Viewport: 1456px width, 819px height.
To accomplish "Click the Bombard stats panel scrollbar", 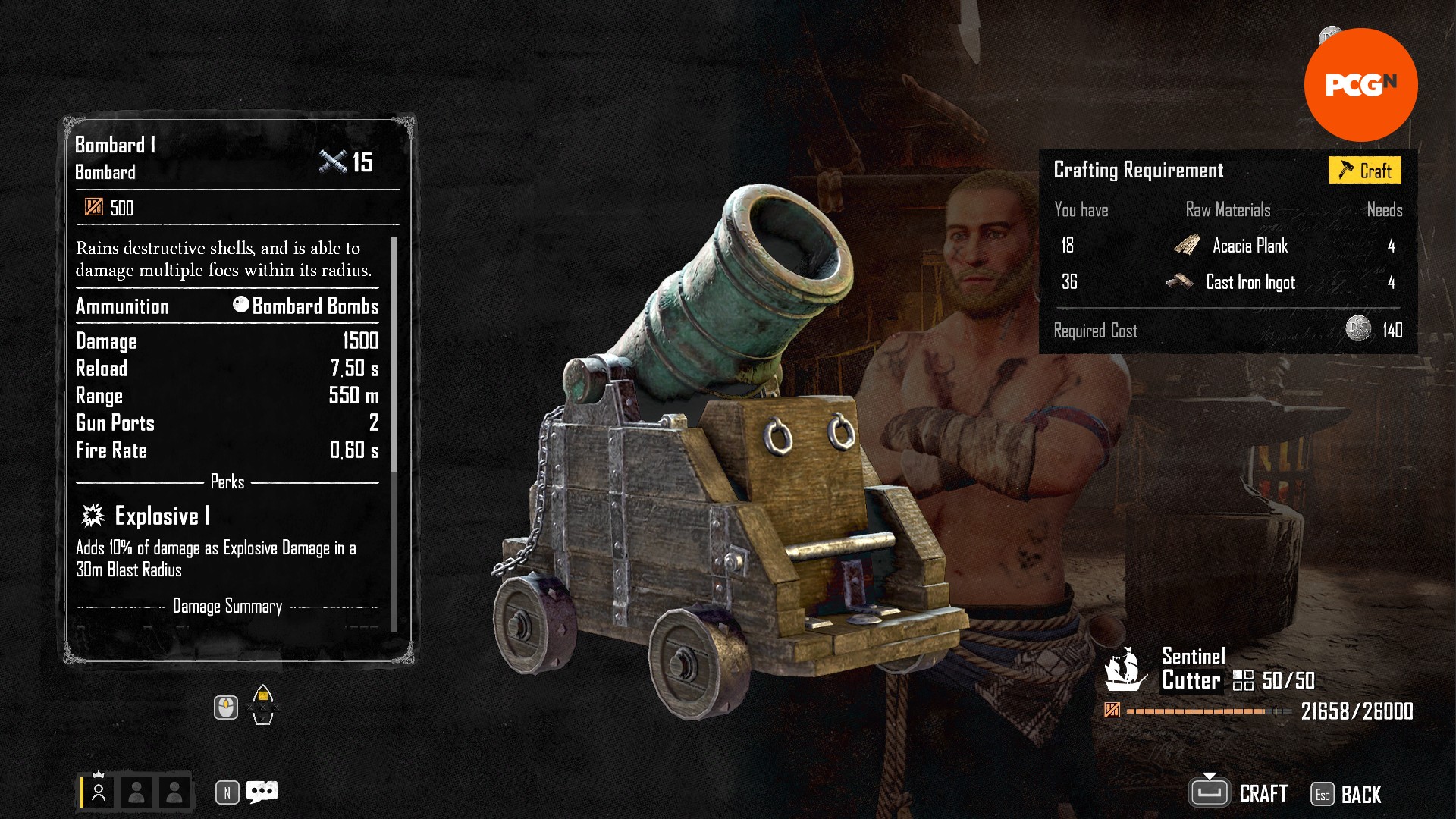I will click(394, 356).
